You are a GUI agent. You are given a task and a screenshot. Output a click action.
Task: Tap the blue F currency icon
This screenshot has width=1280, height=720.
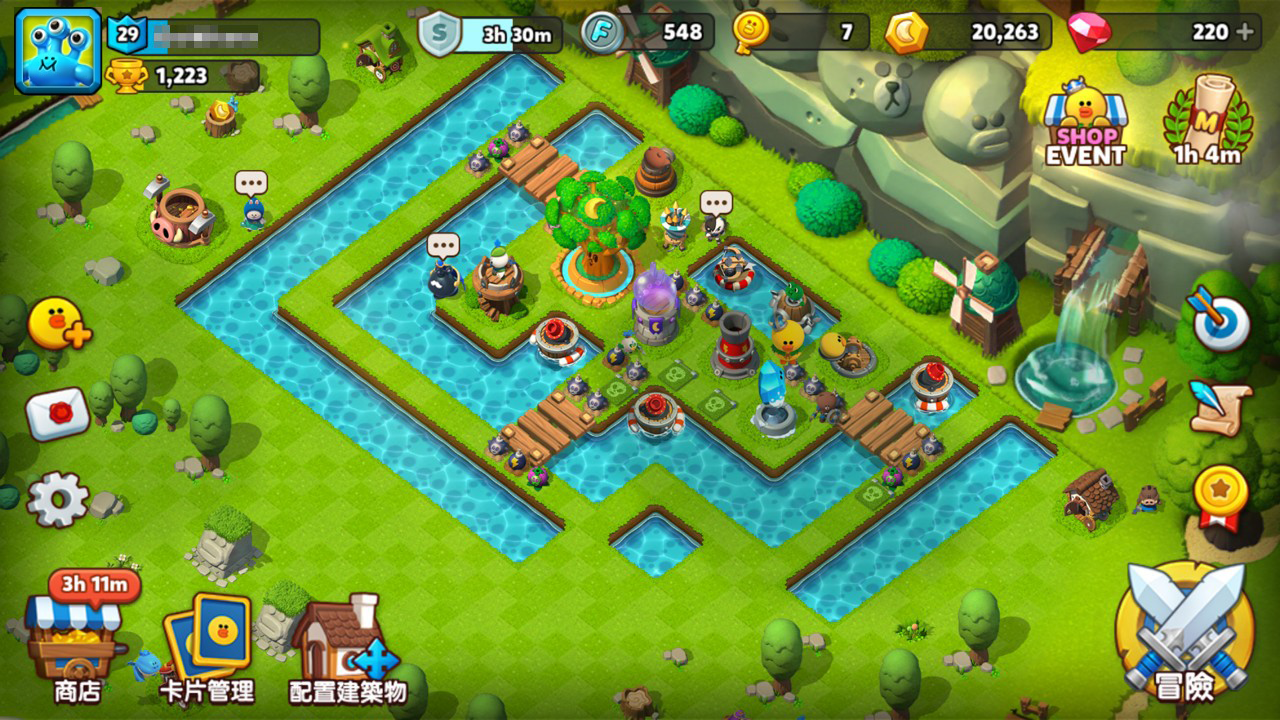[602, 33]
